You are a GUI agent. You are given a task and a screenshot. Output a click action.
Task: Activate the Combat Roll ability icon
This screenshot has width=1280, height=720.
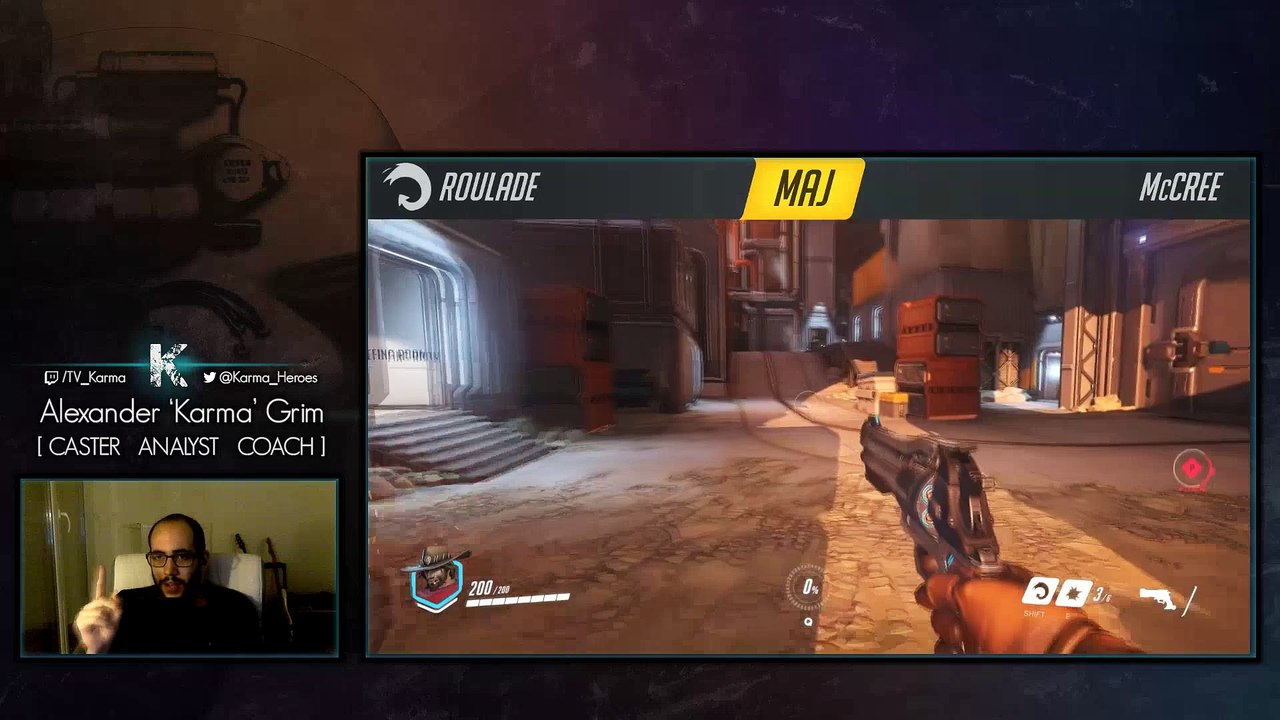[1040, 593]
